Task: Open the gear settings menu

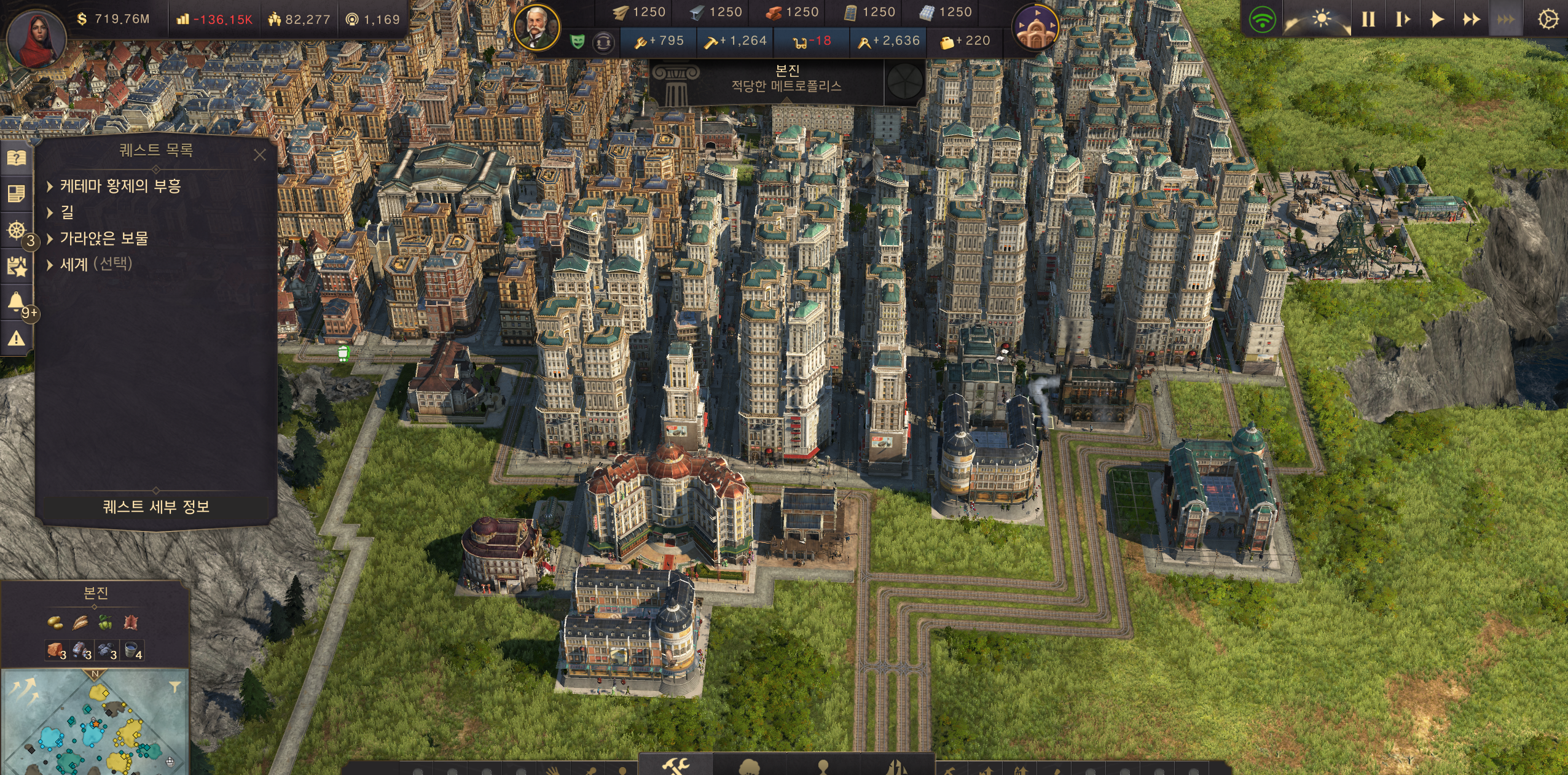Action: [1547, 20]
